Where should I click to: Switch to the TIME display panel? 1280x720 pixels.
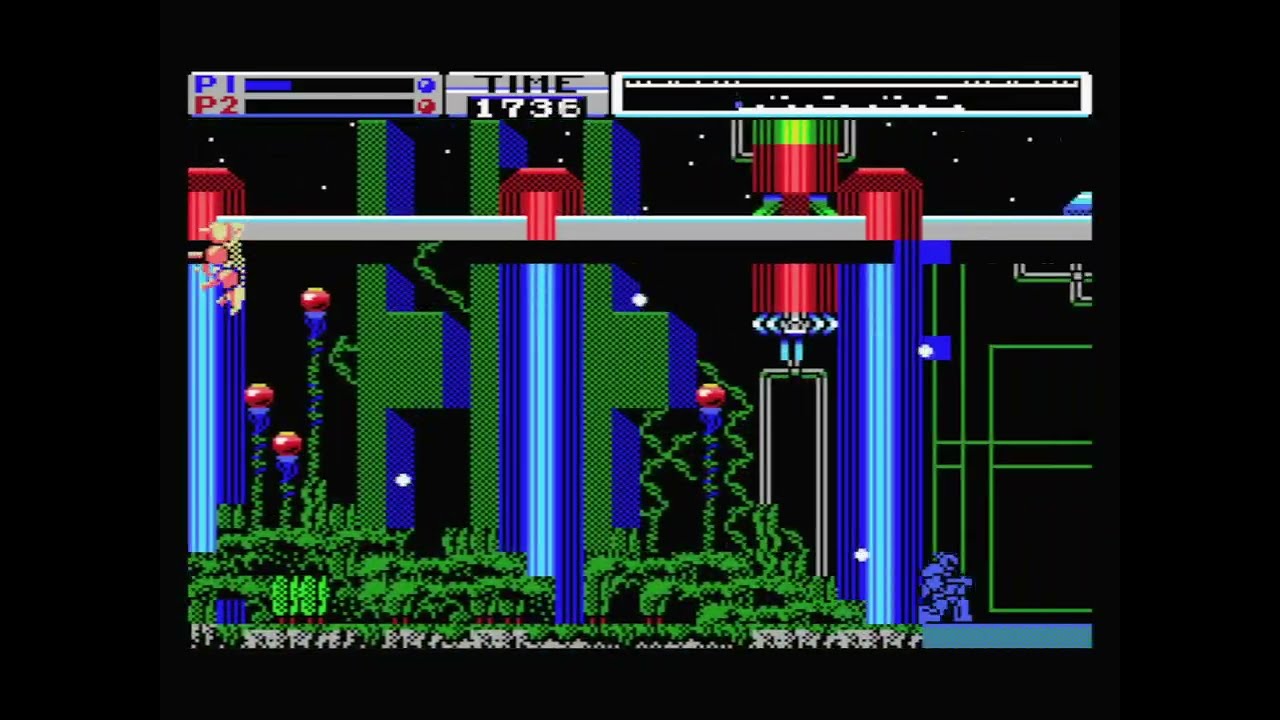click(527, 95)
